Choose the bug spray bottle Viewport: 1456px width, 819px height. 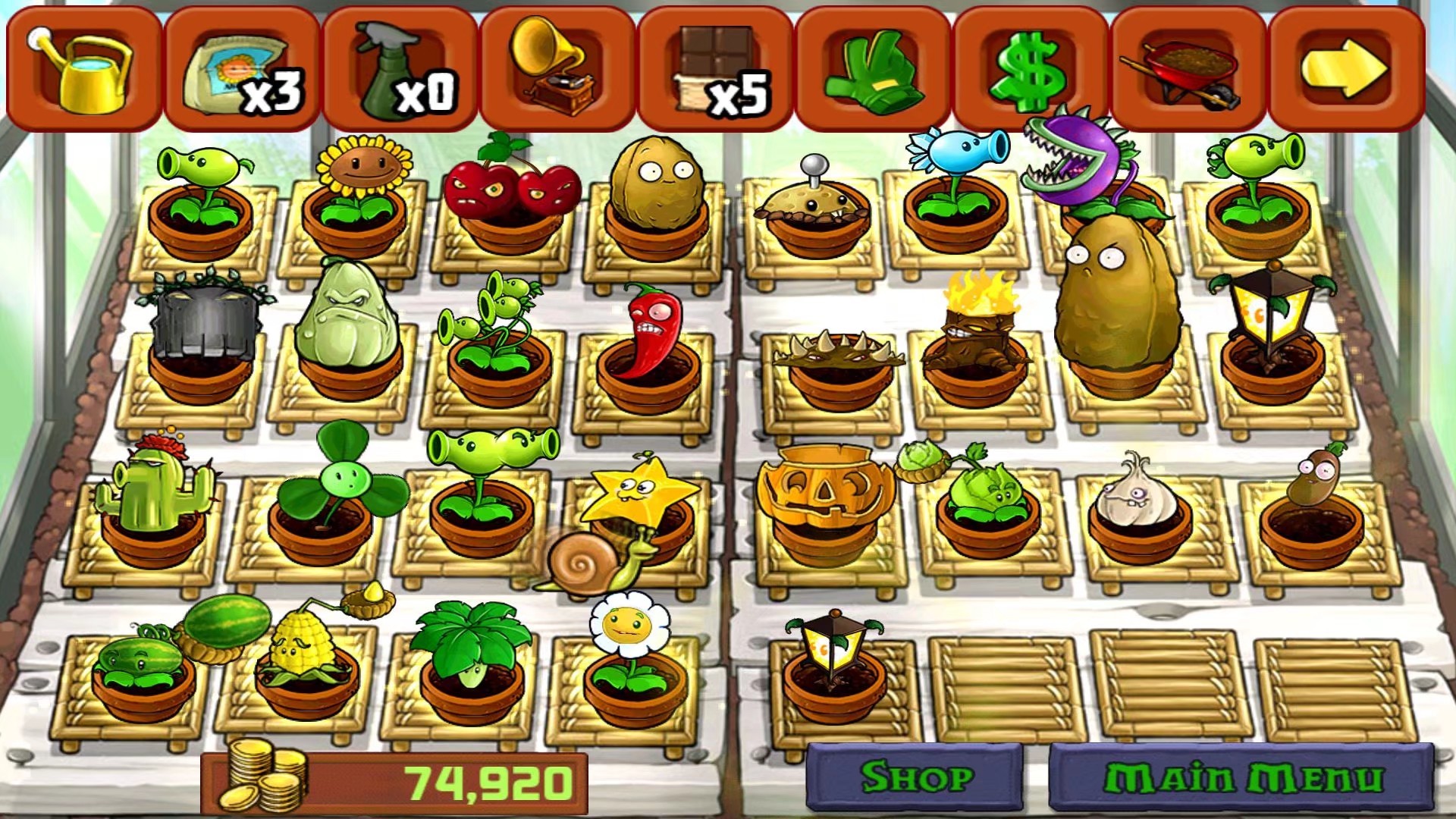pyautogui.click(x=400, y=68)
